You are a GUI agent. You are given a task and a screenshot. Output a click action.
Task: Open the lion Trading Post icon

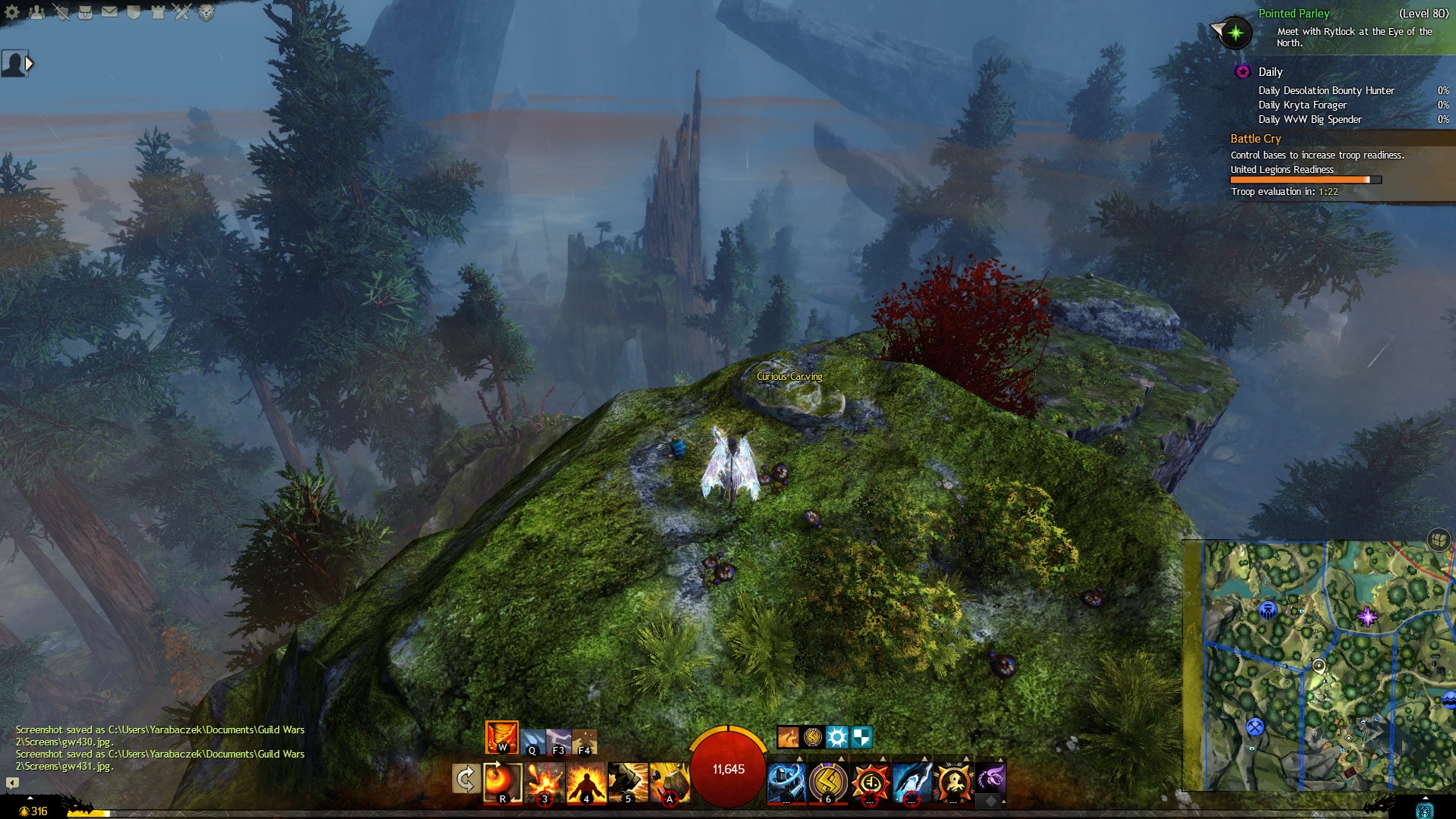[206, 12]
